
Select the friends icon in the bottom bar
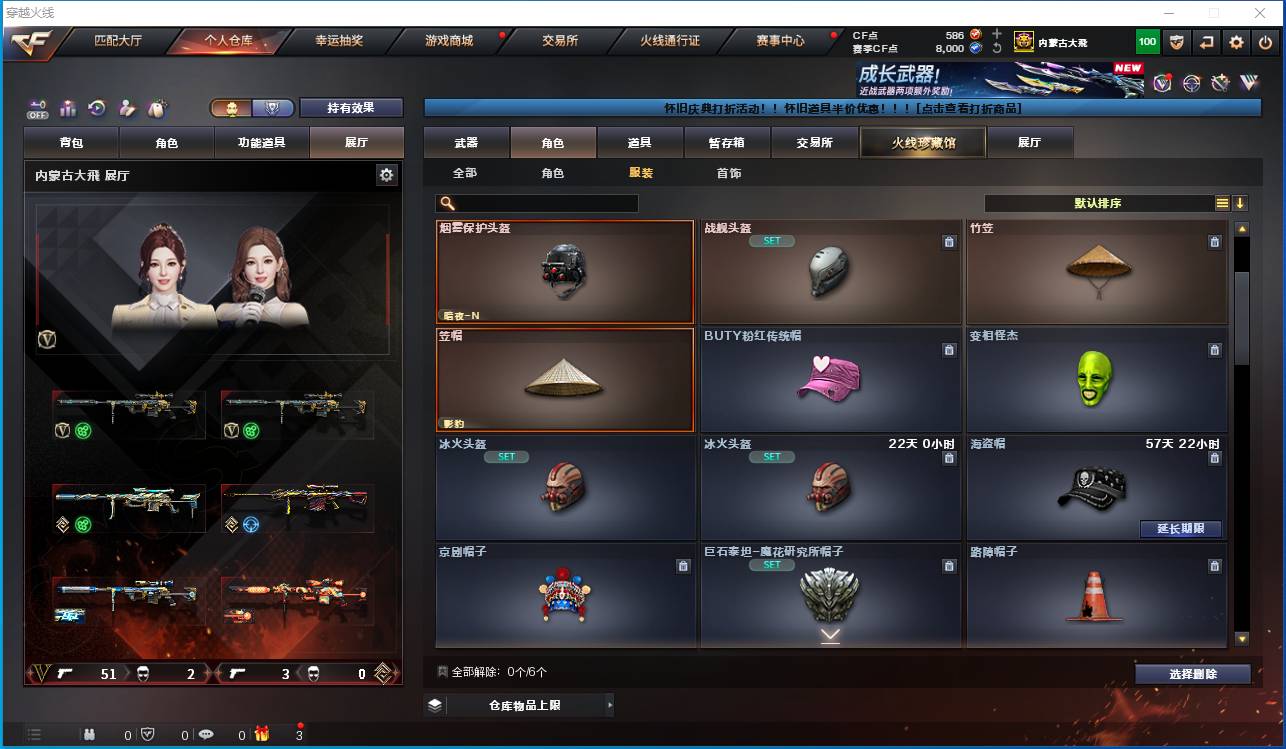tap(88, 734)
